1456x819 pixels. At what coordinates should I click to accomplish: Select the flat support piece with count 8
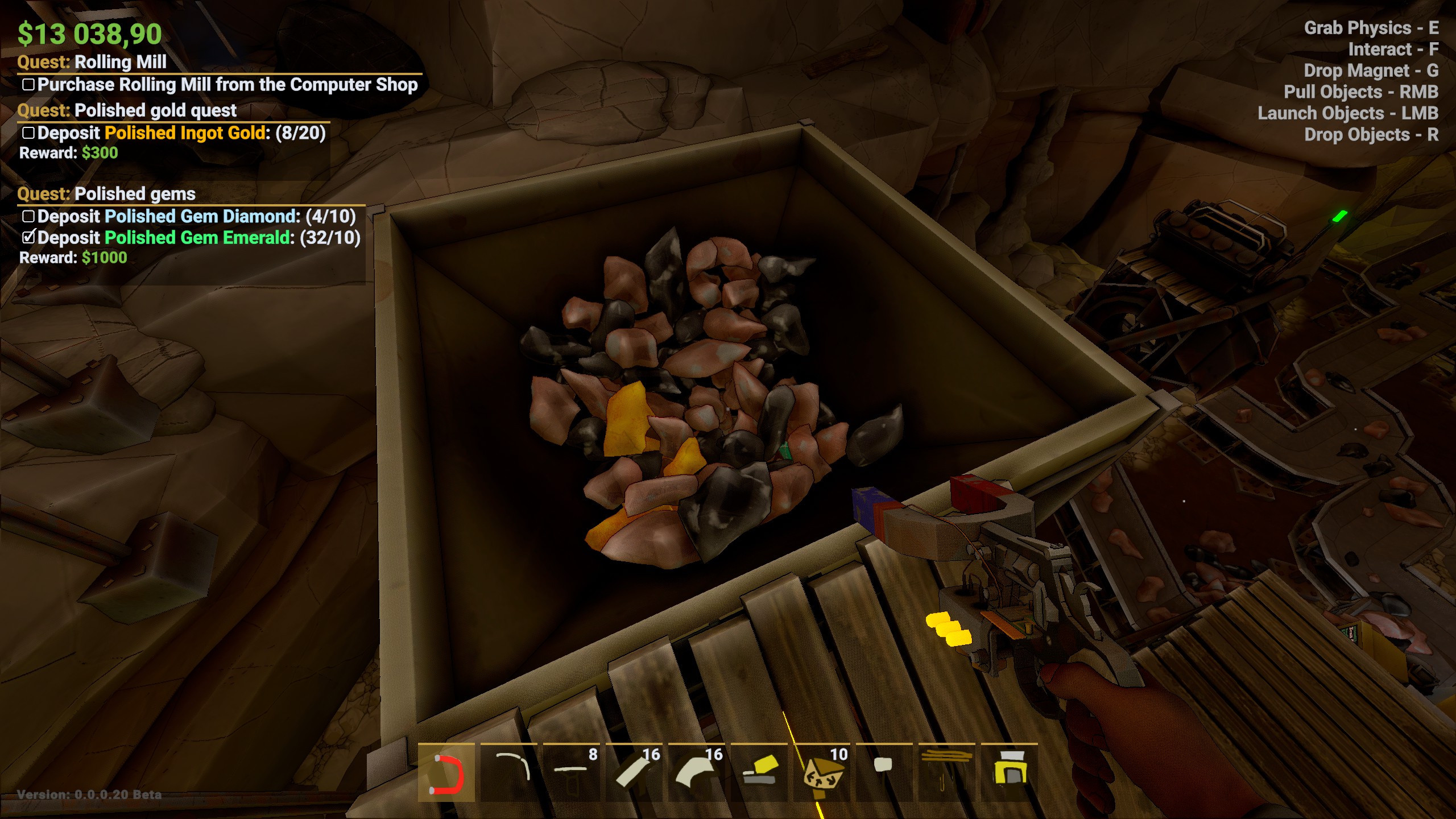pos(571,773)
